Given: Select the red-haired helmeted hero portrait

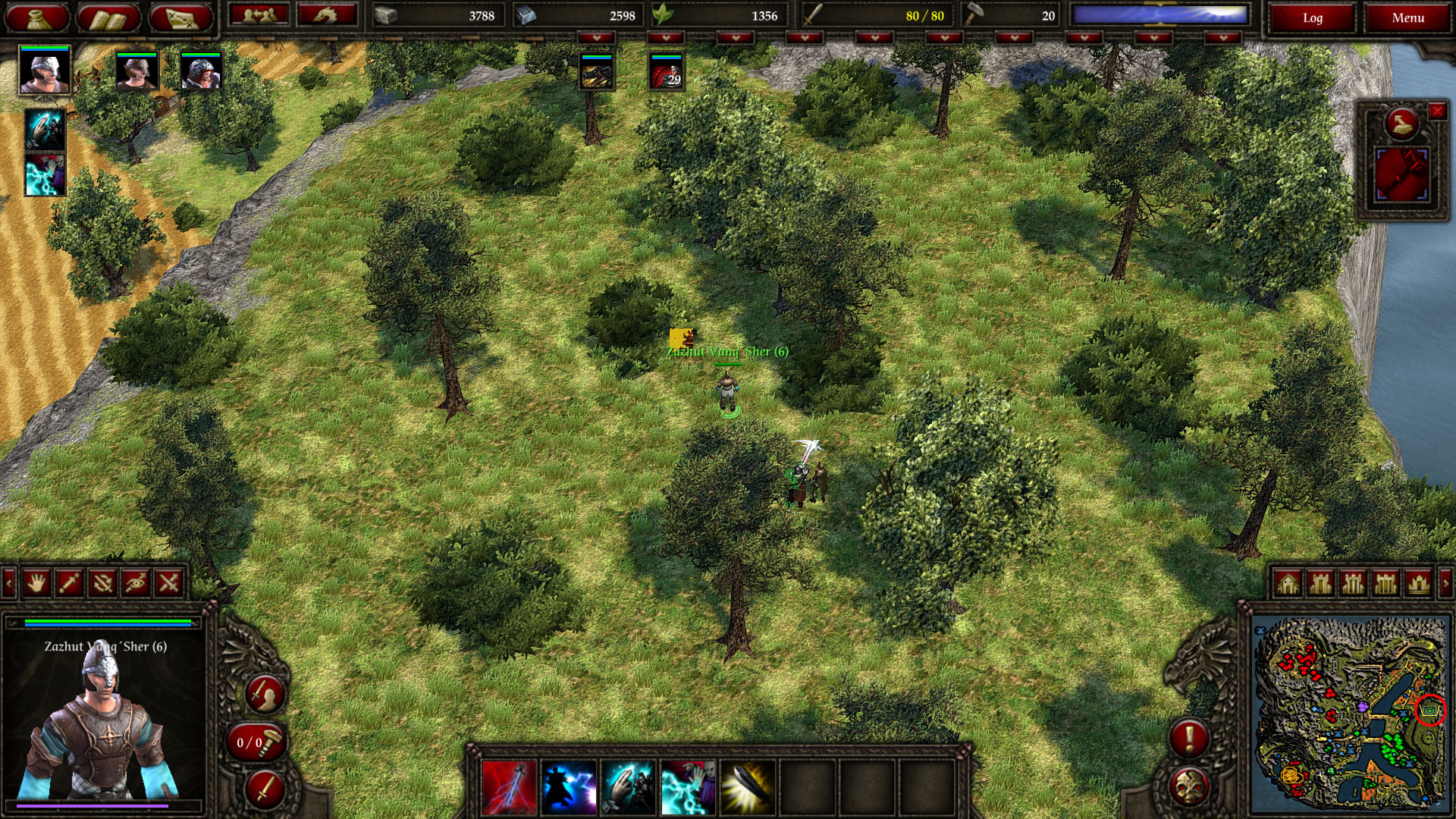Looking at the screenshot, I should pos(201,72).
